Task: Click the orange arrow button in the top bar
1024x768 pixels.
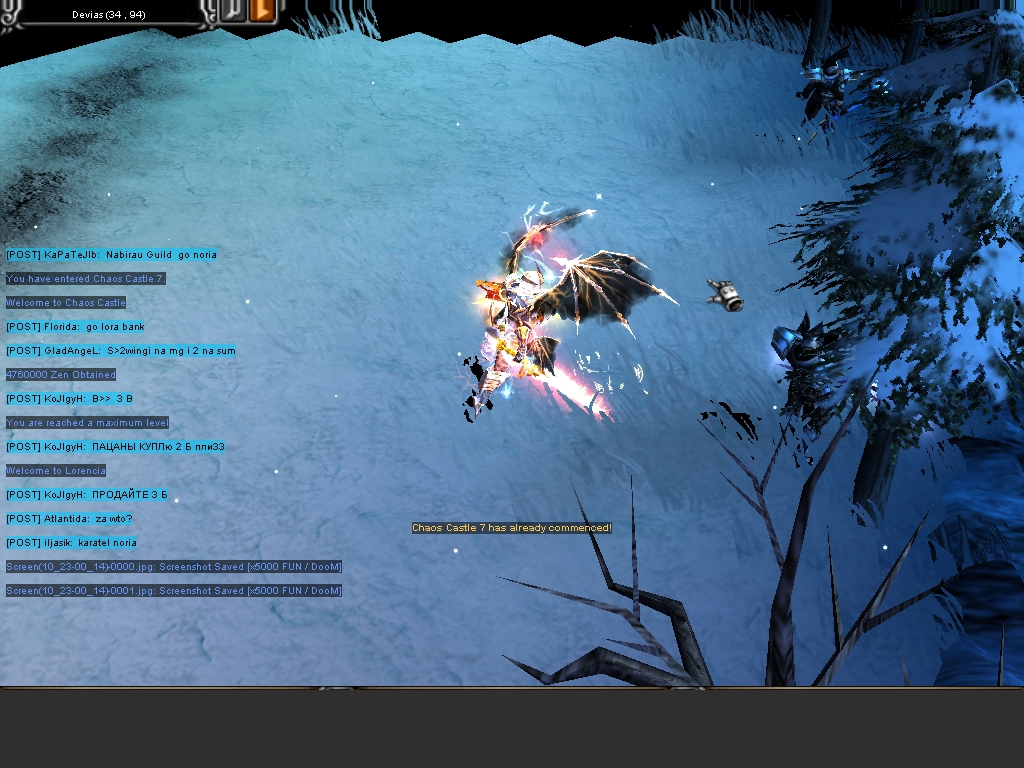Action: [x=263, y=12]
